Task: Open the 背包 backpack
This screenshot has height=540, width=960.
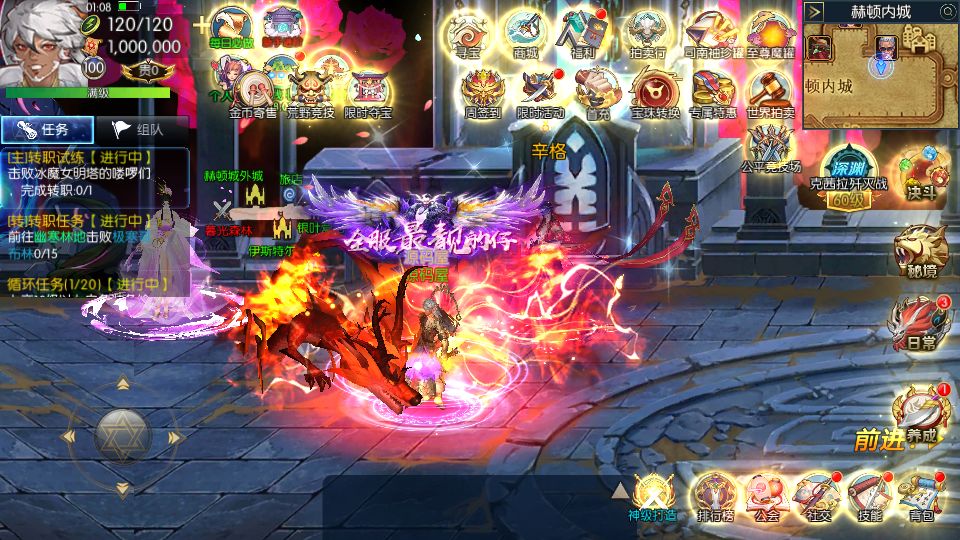Action: (x=920, y=495)
